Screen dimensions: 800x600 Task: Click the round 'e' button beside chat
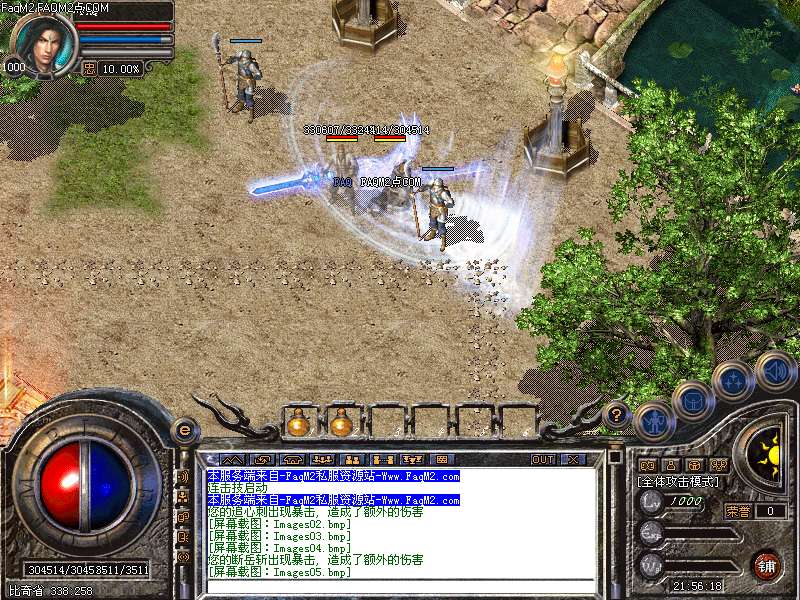184,431
